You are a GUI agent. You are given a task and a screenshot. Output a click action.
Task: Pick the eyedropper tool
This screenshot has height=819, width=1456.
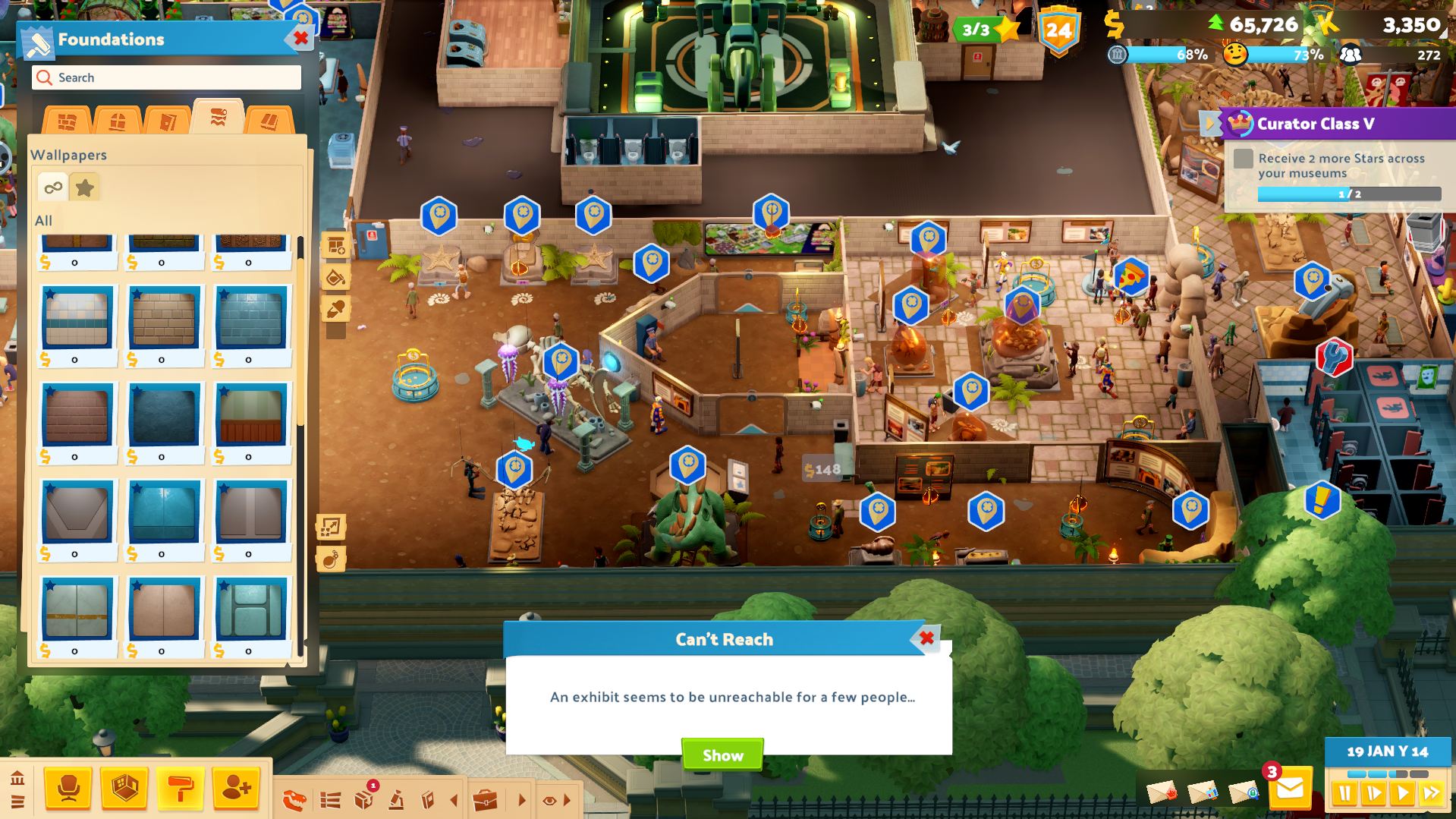coord(335,309)
